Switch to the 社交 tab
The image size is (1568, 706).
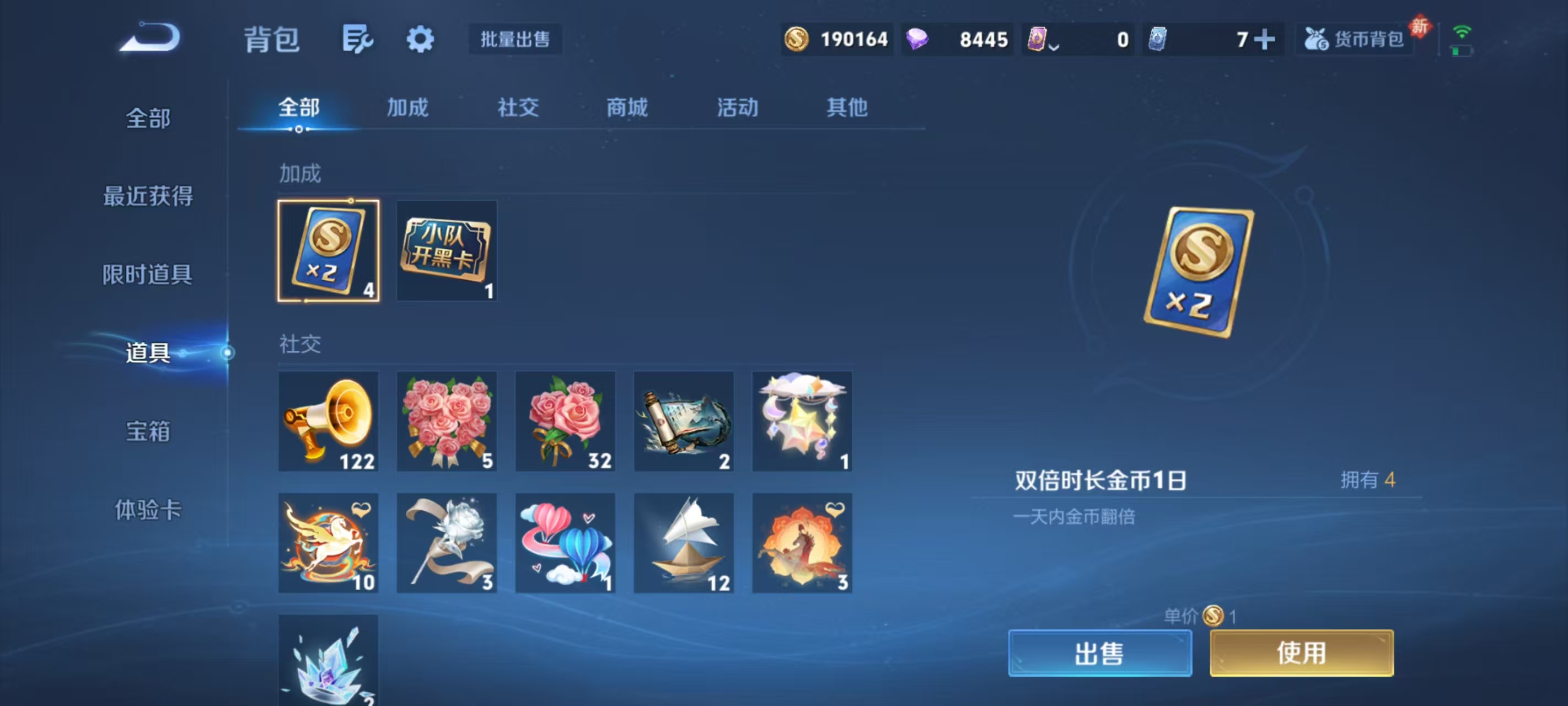[517, 108]
